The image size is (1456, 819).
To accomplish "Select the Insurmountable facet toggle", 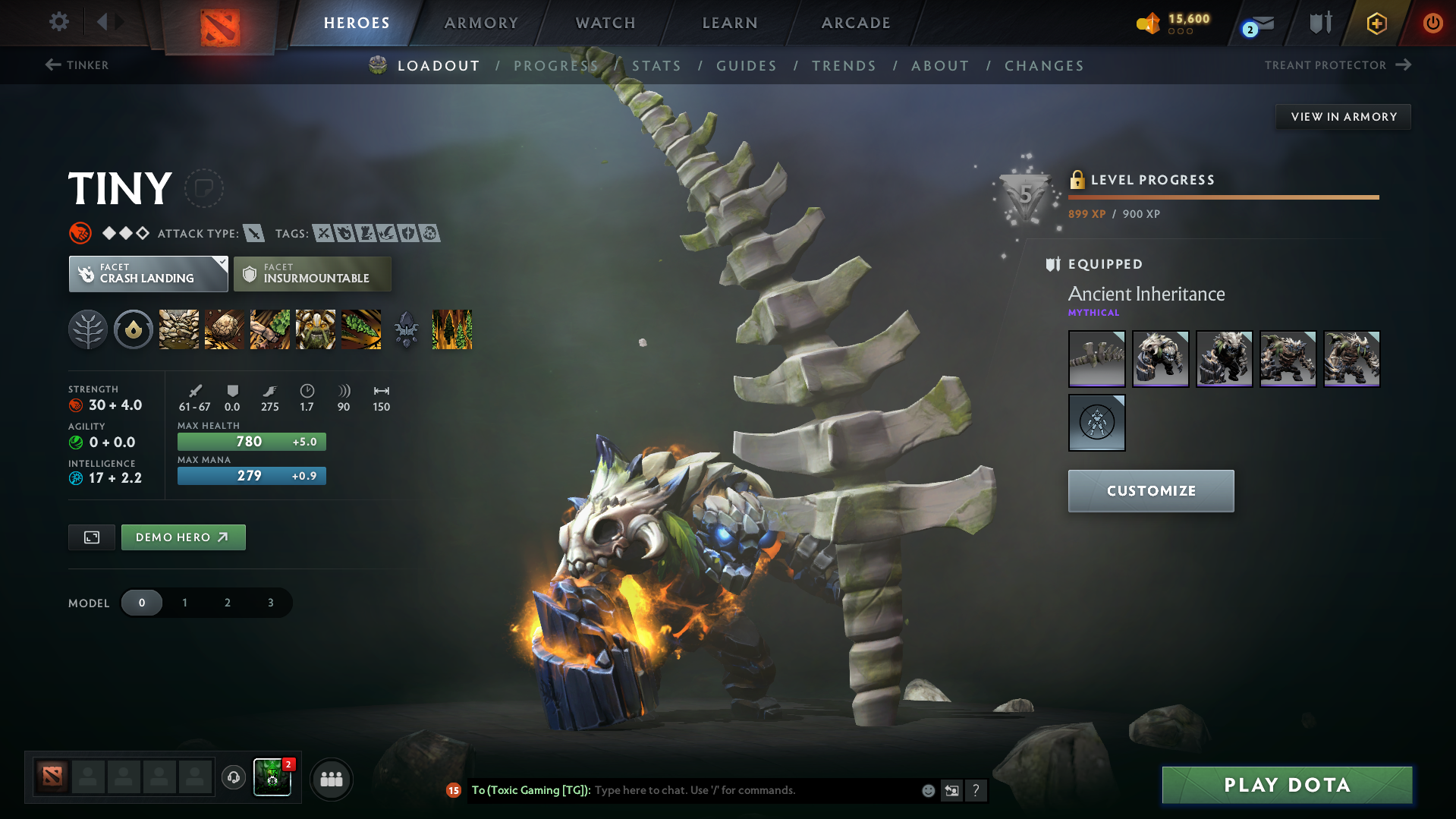I will [x=312, y=273].
